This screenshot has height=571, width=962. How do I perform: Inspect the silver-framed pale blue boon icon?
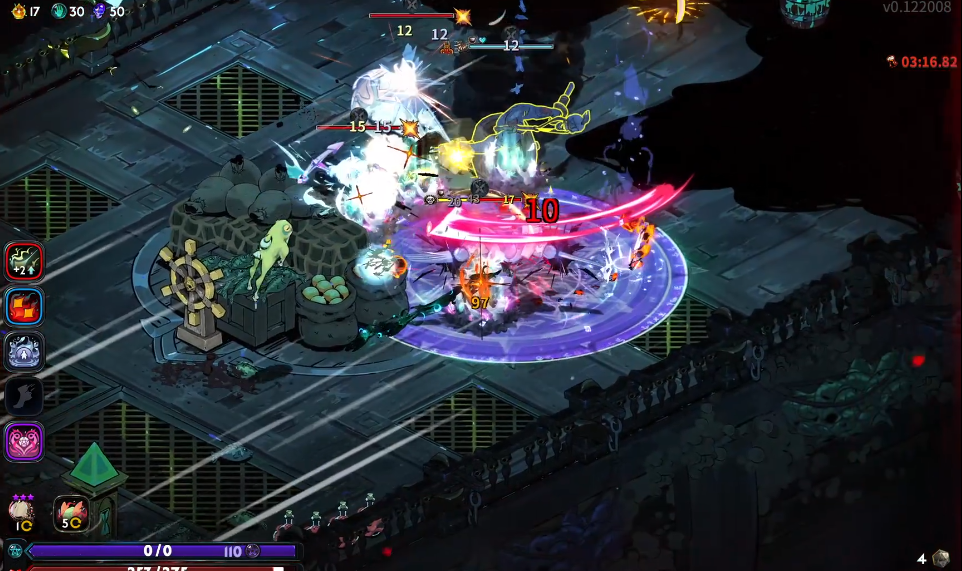[24, 352]
